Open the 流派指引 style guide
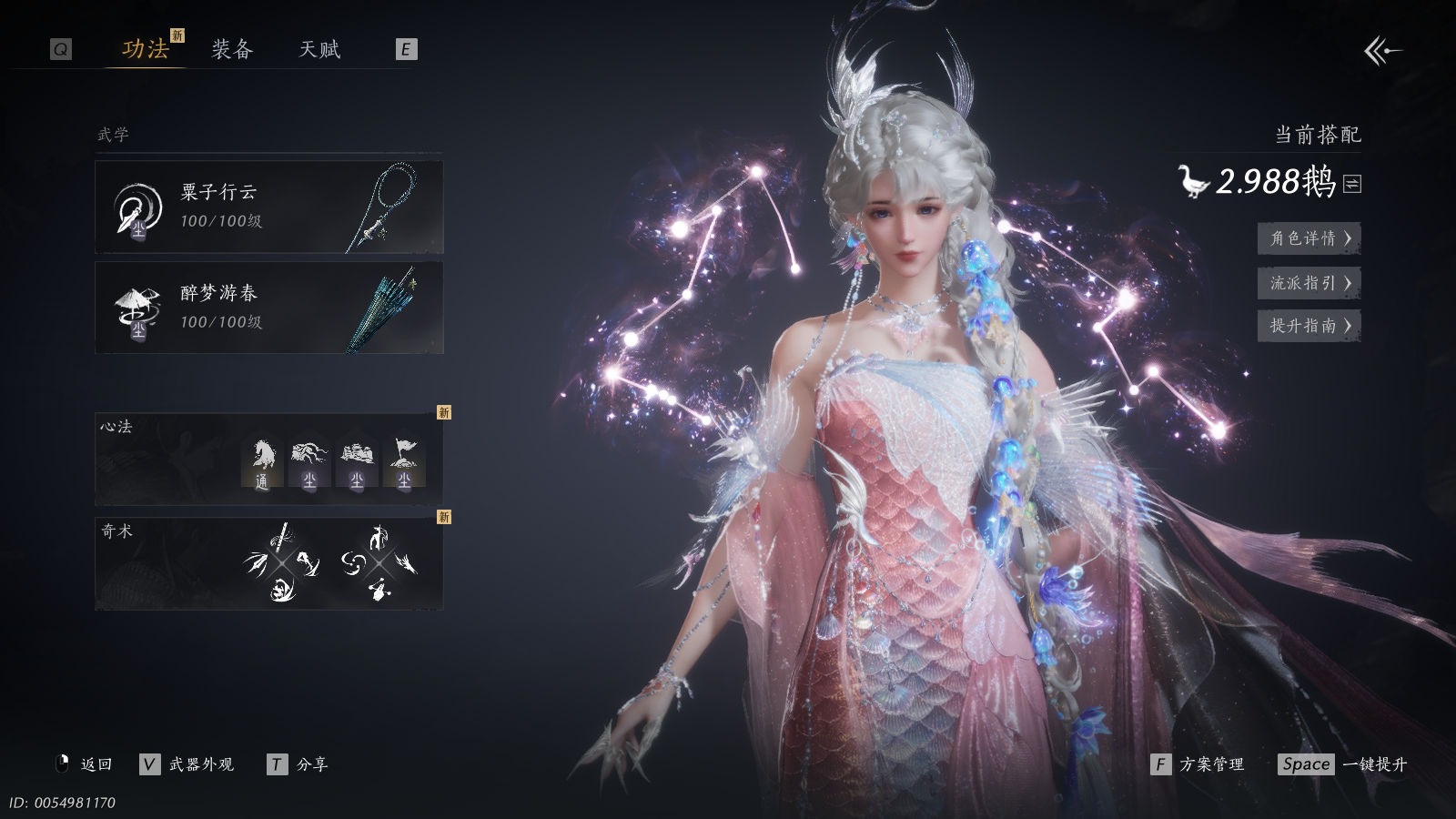This screenshot has height=819, width=1456. (1309, 283)
